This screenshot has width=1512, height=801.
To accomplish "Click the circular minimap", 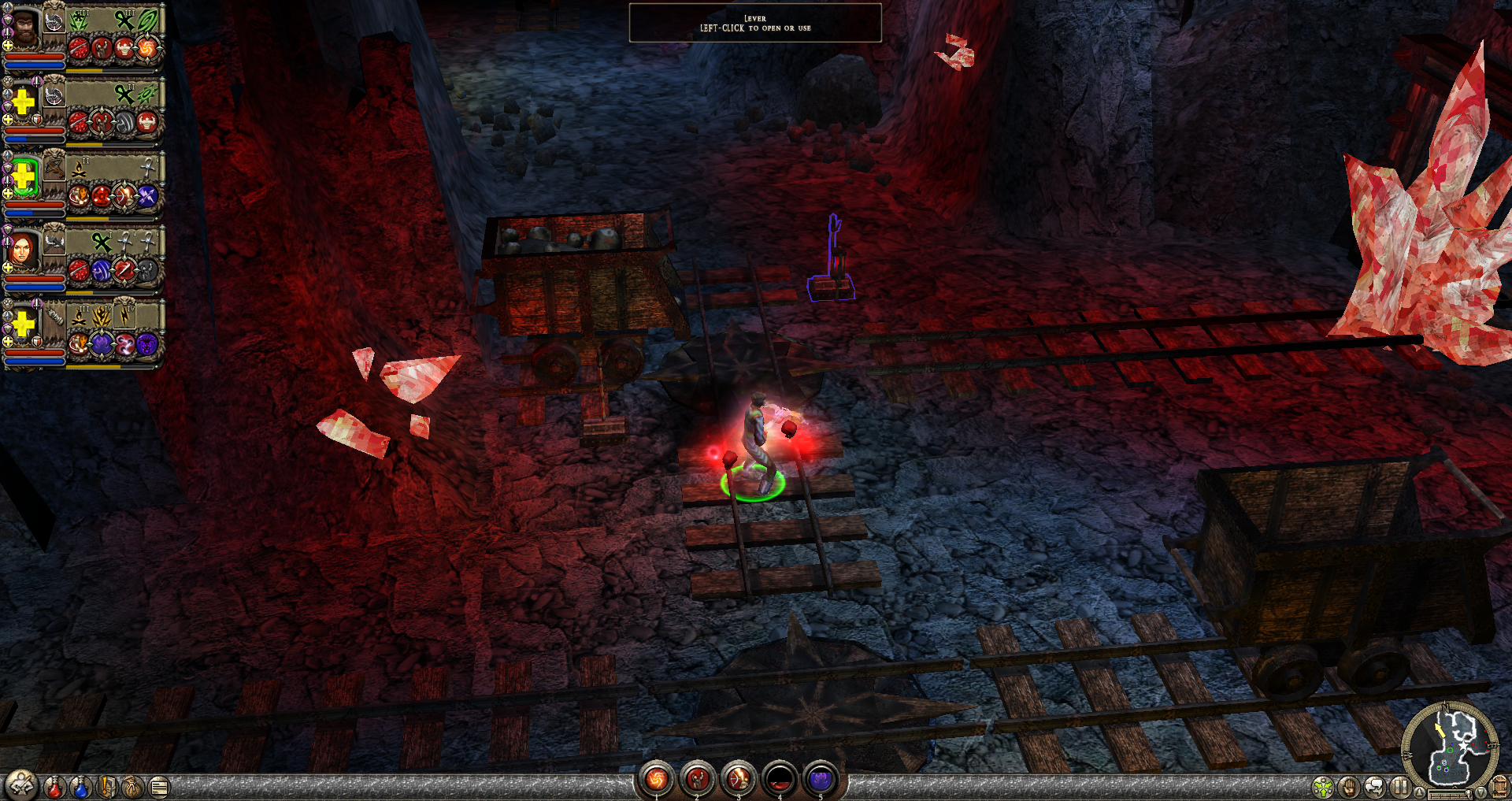I will click(x=1450, y=749).
